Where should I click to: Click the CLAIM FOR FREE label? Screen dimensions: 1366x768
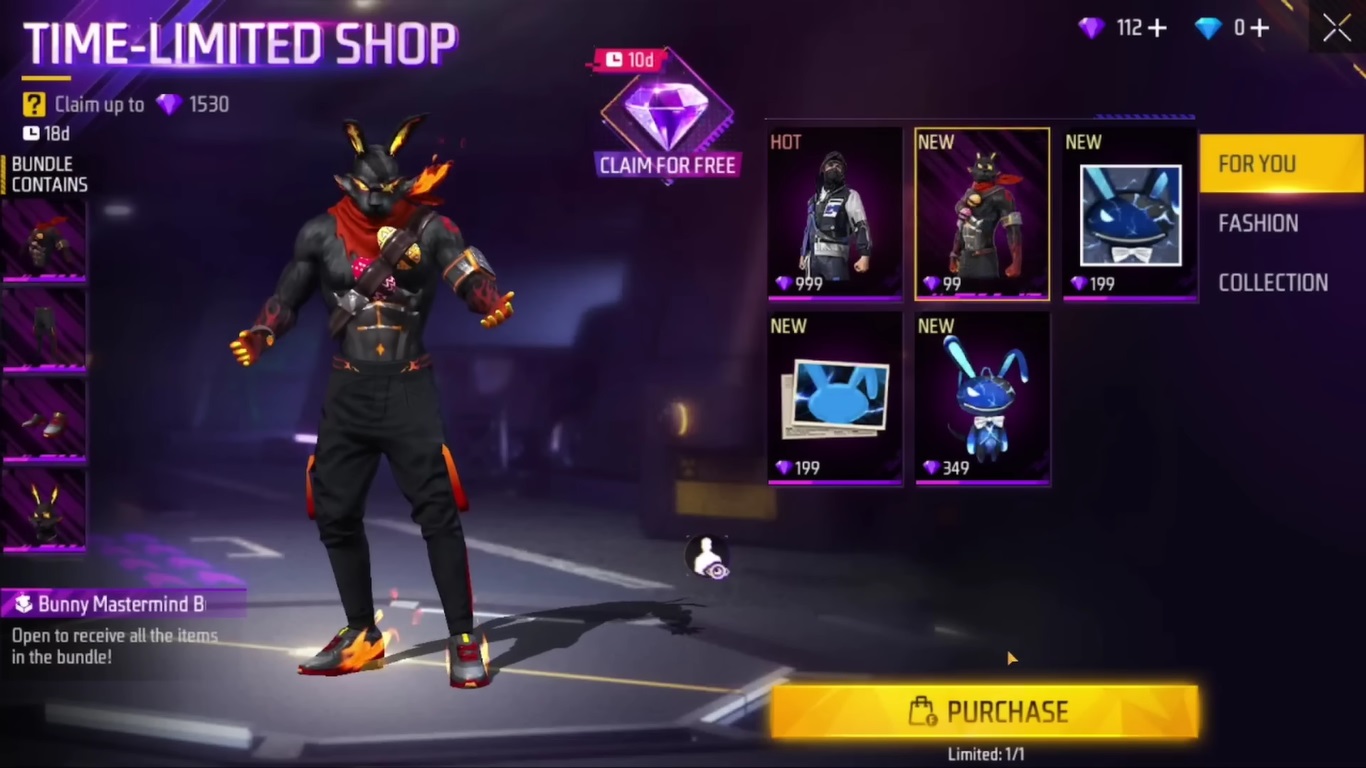(667, 165)
